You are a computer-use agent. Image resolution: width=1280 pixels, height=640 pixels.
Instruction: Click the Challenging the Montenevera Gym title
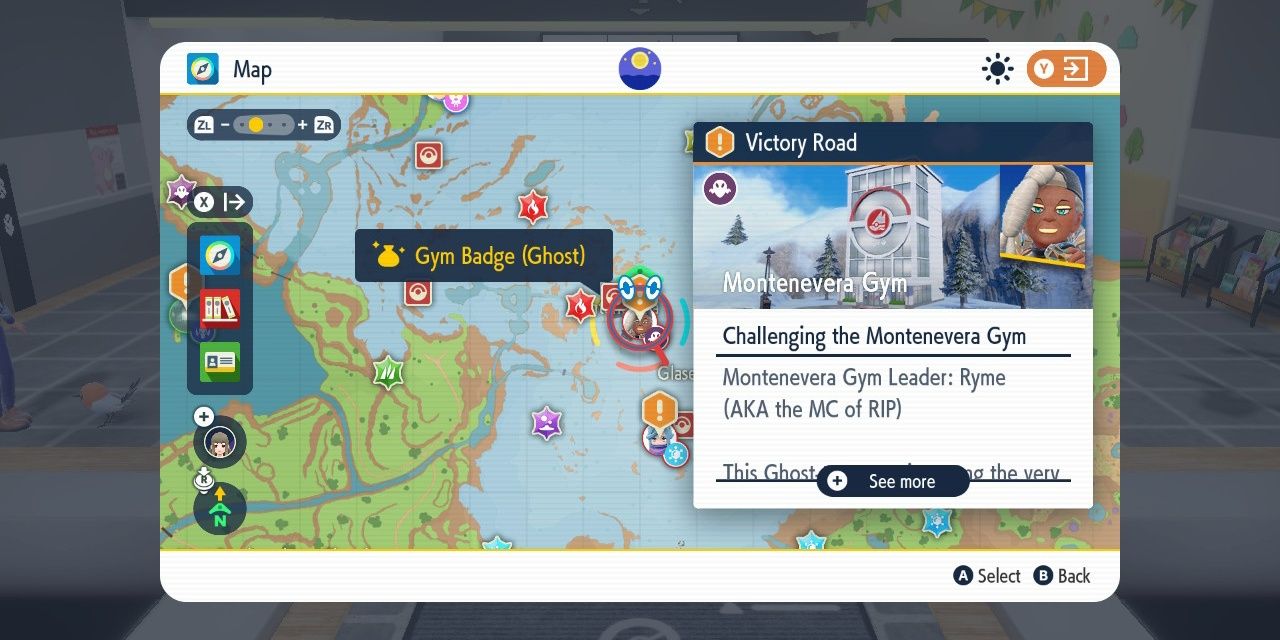coord(874,336)
